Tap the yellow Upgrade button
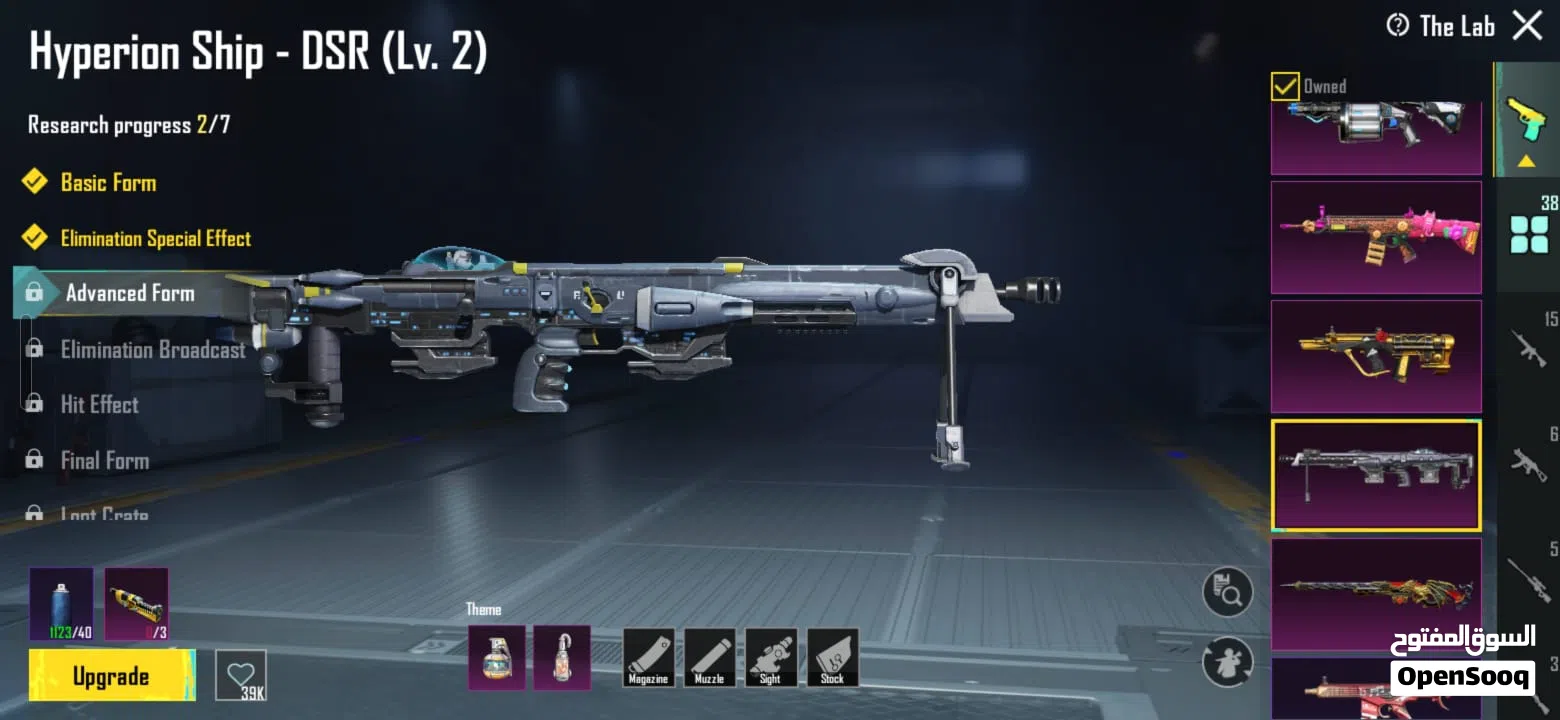Viewport: 1560px width, 720px height. (111, 676)
